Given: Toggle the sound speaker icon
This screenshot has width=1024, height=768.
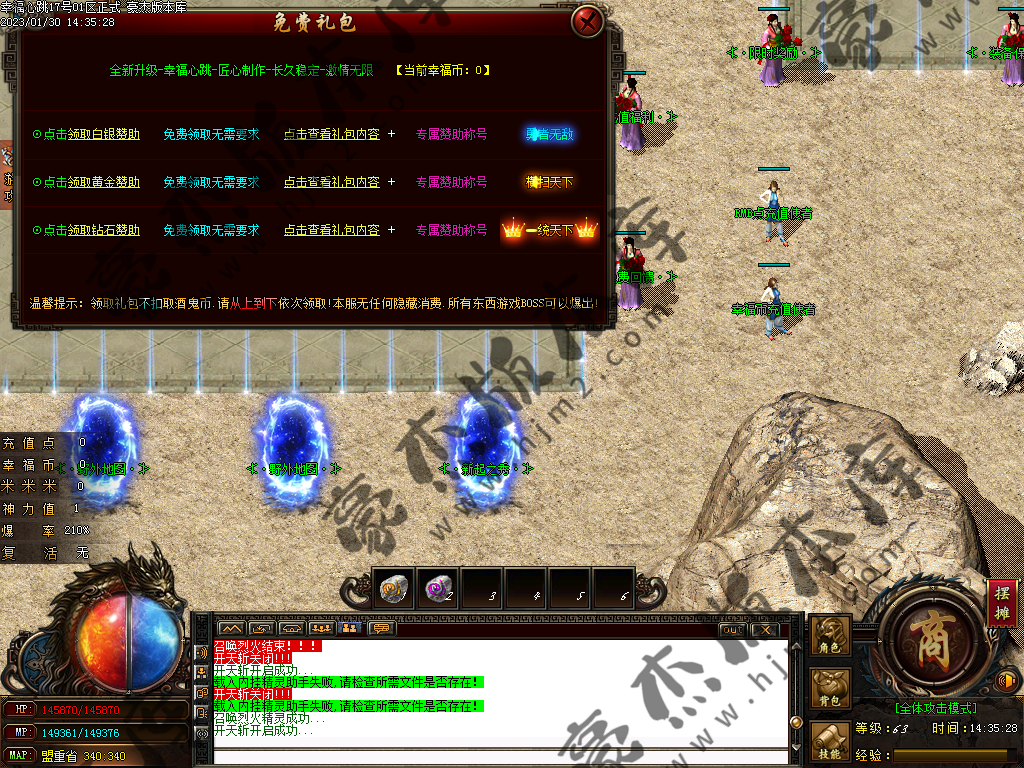Looking at the screenshot, I should coord(1007,681).
